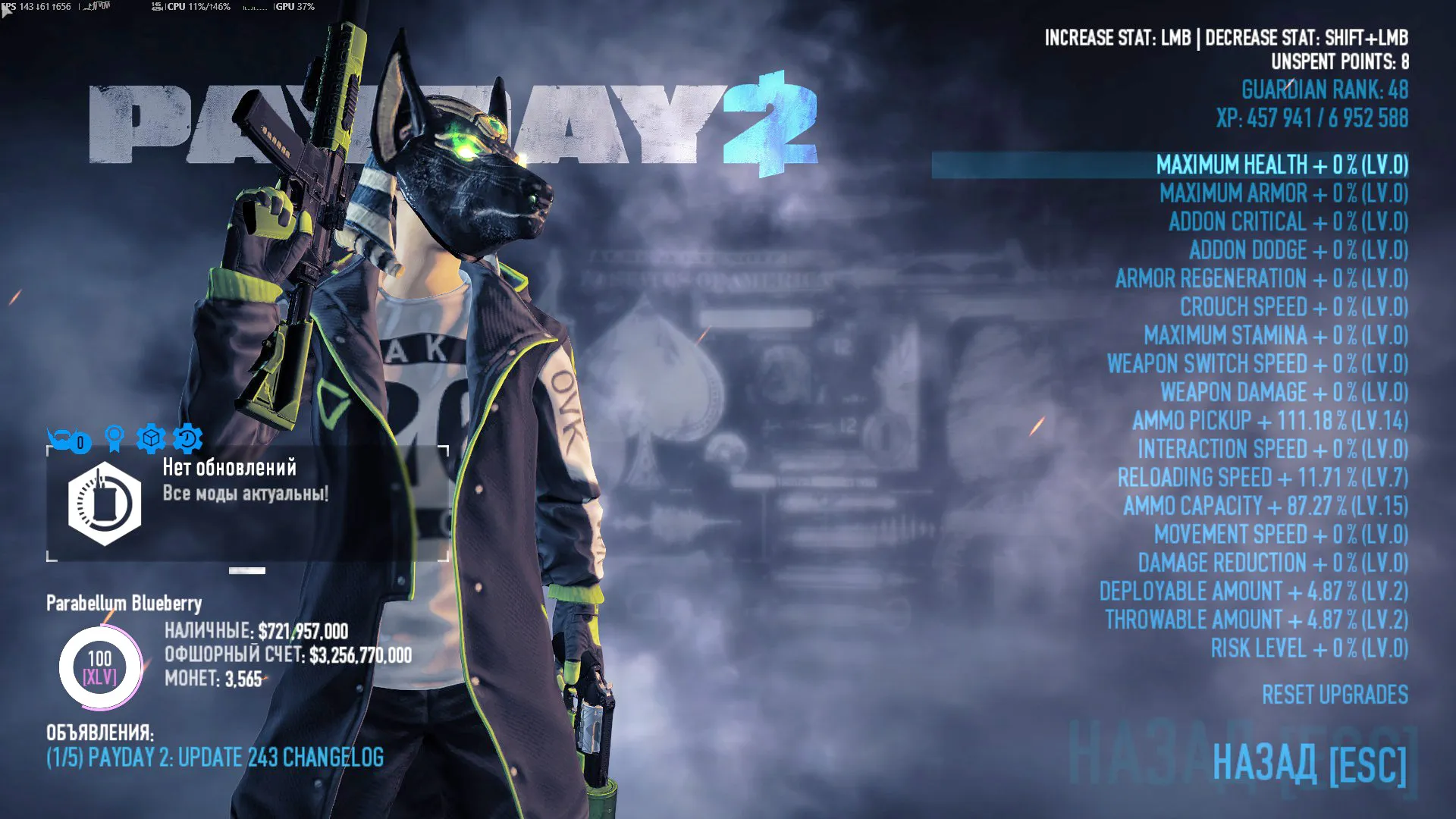Viewport: 1456px width, 819px height.
Task: Raise the Armor Regeneration stat
Action: click(x=1261, y=279)
